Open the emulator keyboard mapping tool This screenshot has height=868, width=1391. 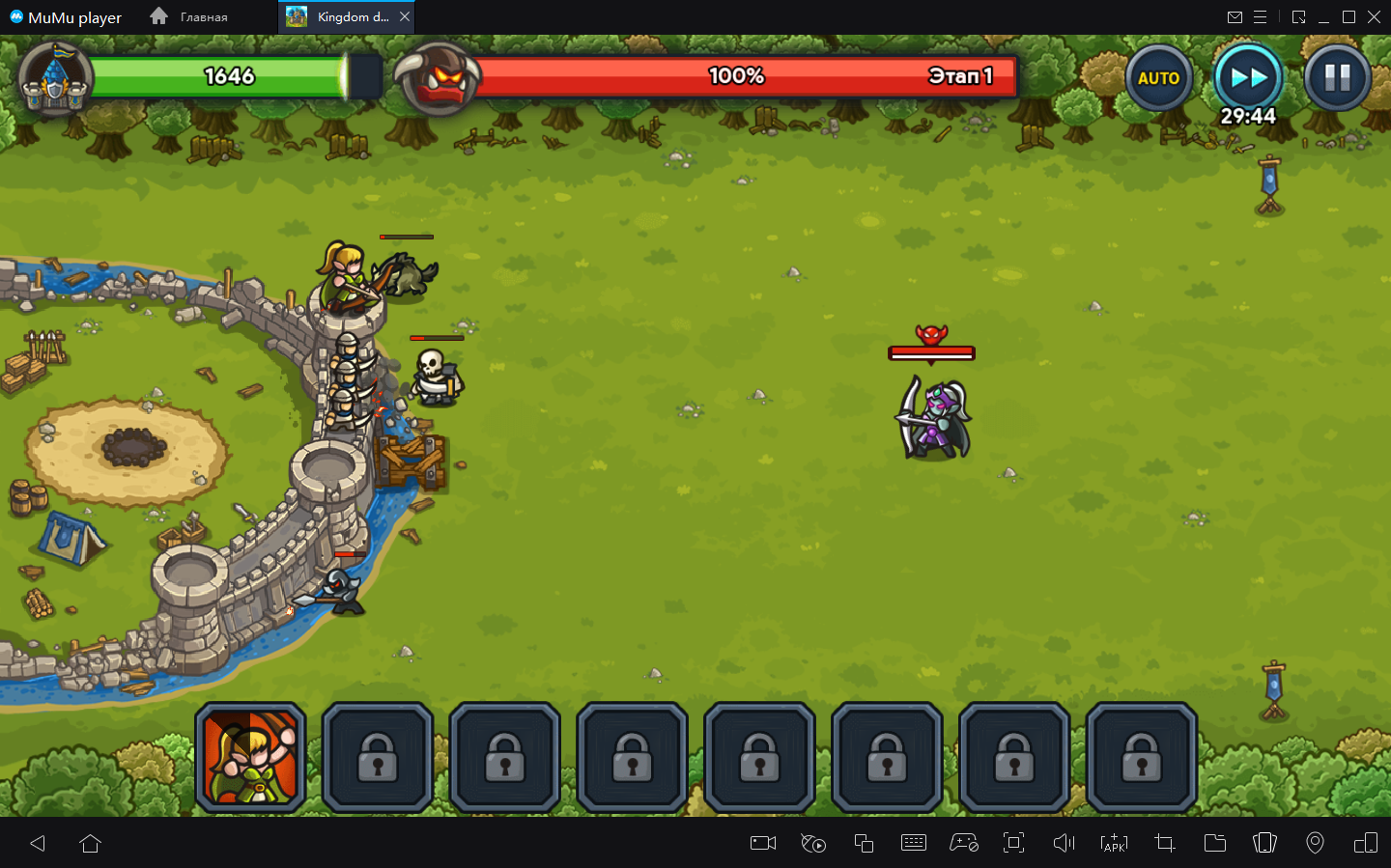click(x=913, y=843)
